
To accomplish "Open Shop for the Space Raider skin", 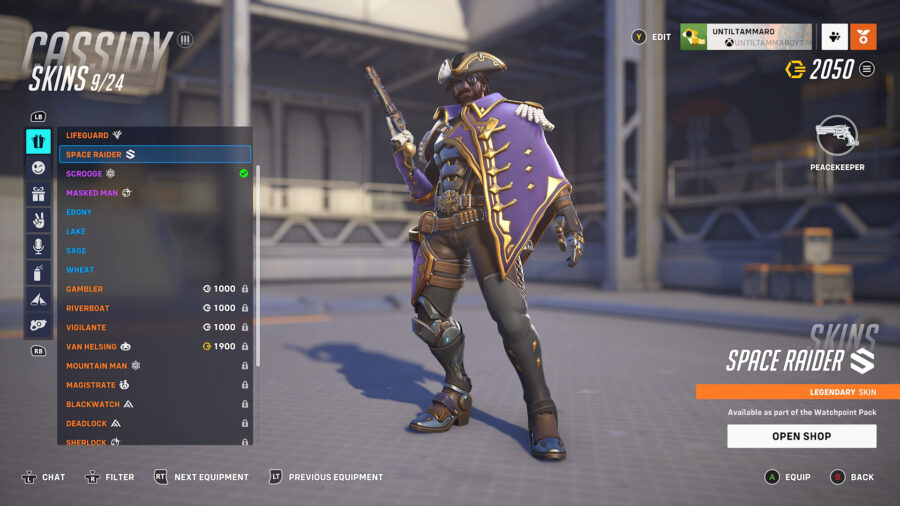I will [x=801, y=436].
